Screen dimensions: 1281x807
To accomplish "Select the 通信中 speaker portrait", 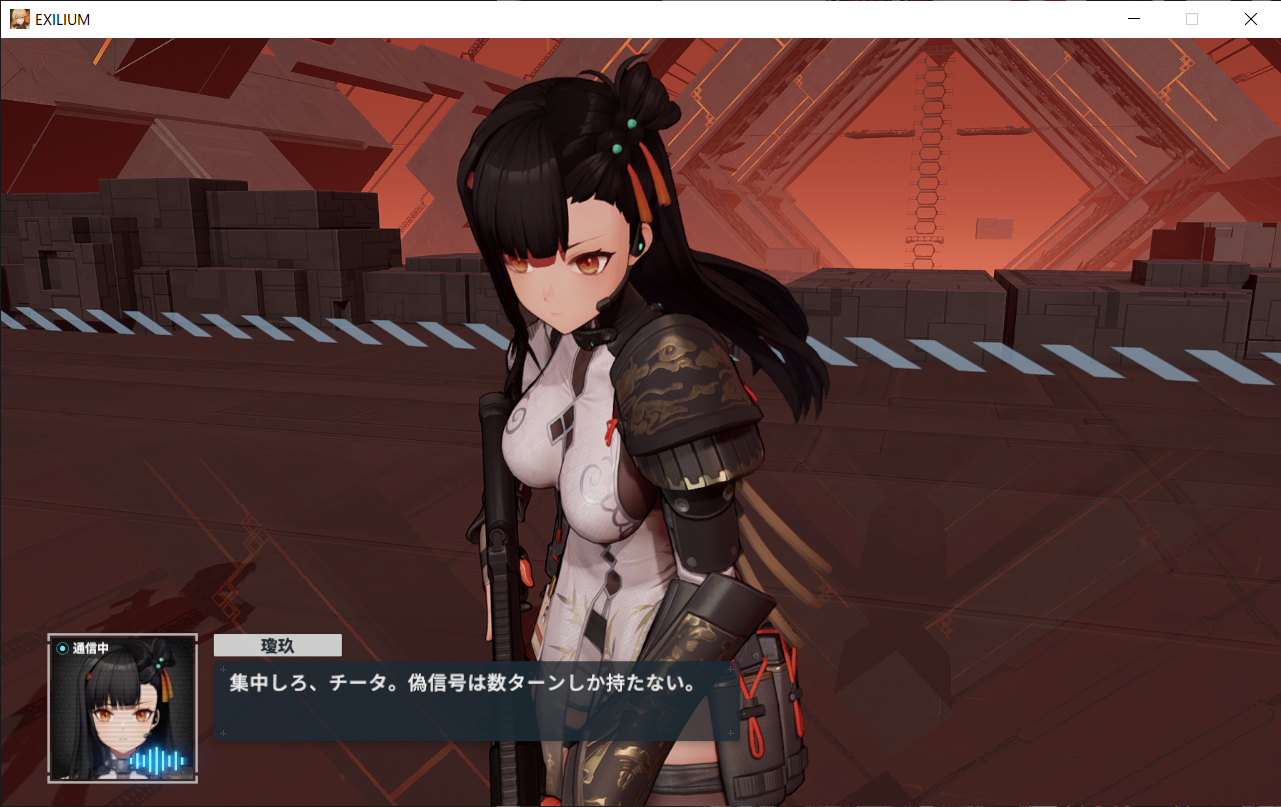I will (x=122, y=708).
